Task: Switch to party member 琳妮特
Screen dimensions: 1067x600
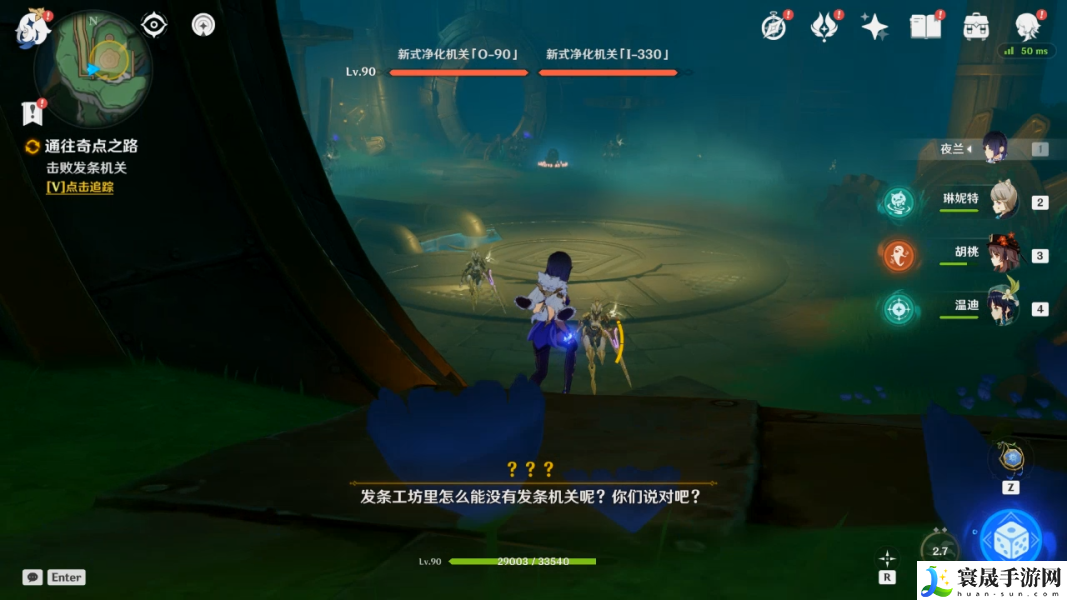Action: 1003,201
